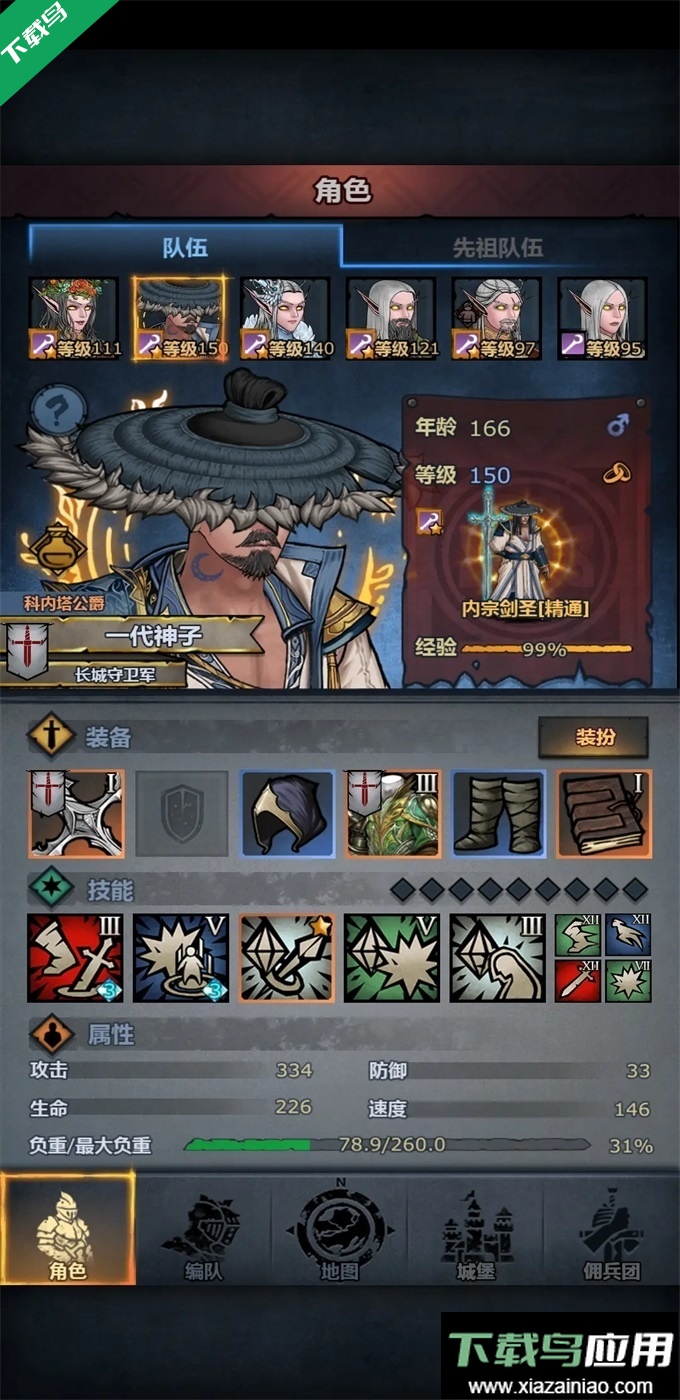
Task: Select the dark hood helmet slot
Action: click(x=287, y=813)
